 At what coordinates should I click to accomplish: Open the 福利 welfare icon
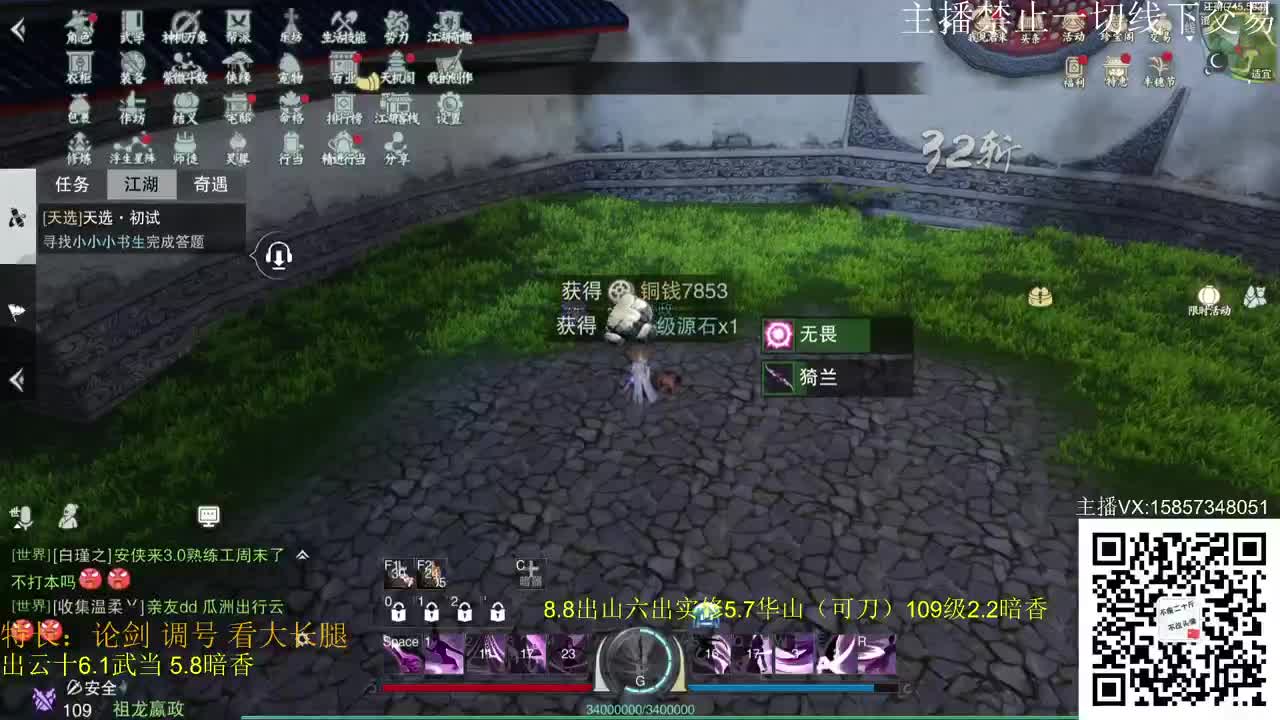pyautogui.click(x=1073, y=72)
